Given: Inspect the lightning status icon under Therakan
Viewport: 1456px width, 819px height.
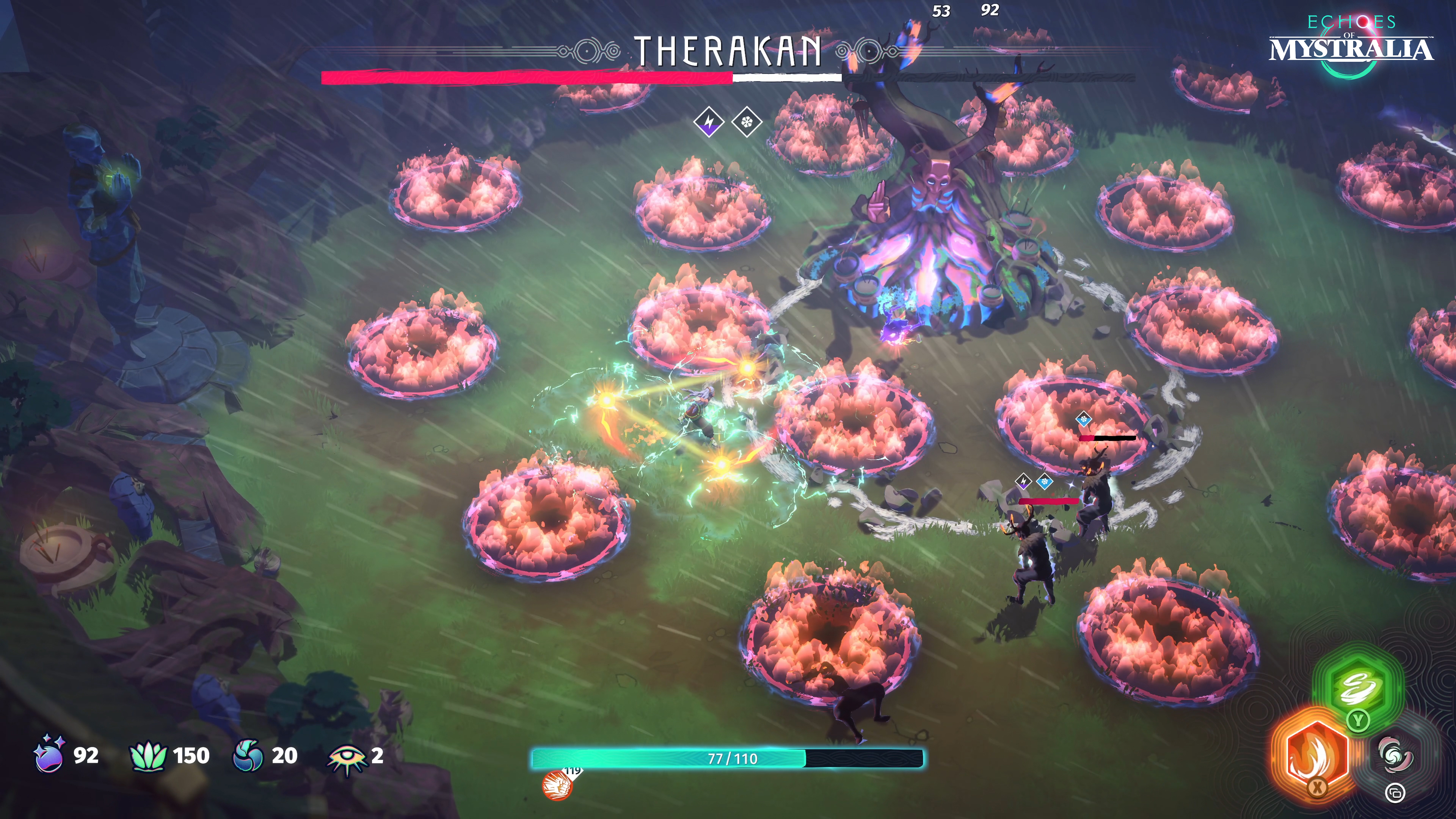Looking at the screenshot, I should (709, 121).
